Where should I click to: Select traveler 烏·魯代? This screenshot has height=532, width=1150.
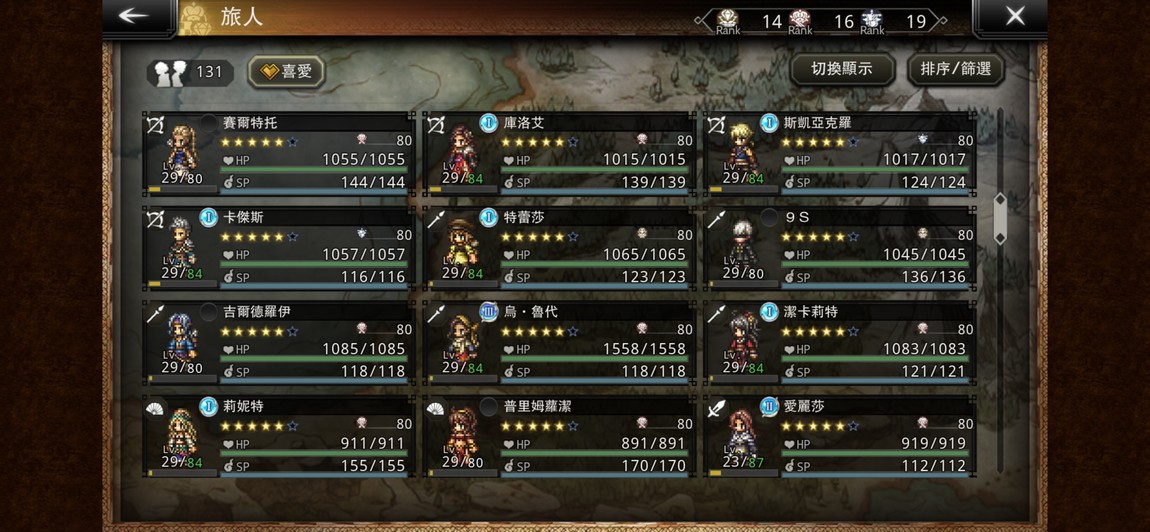[x=559, y=343]
